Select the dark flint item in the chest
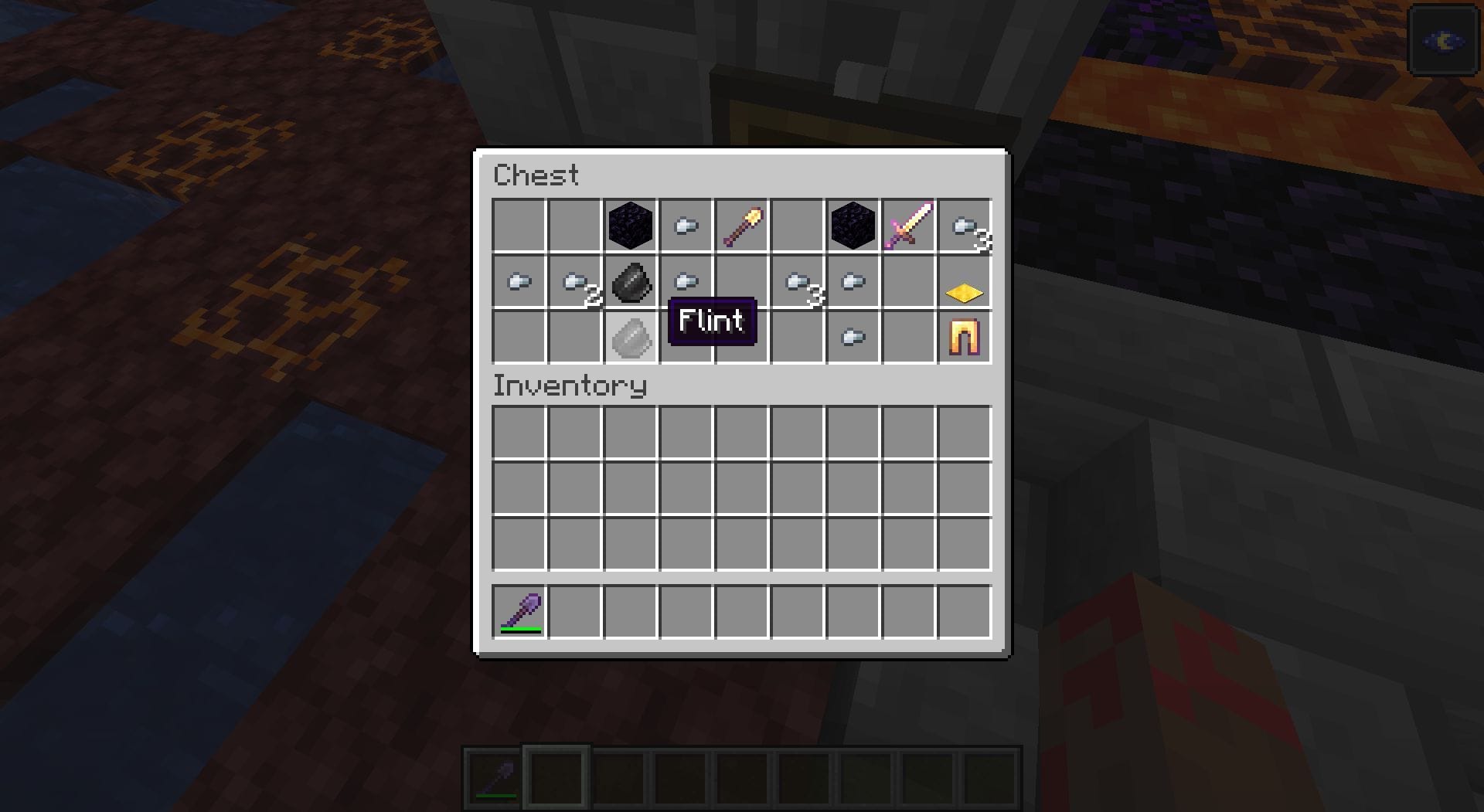Image resolution: width=1484 pixels, height=812 pixels. [632, 282]
